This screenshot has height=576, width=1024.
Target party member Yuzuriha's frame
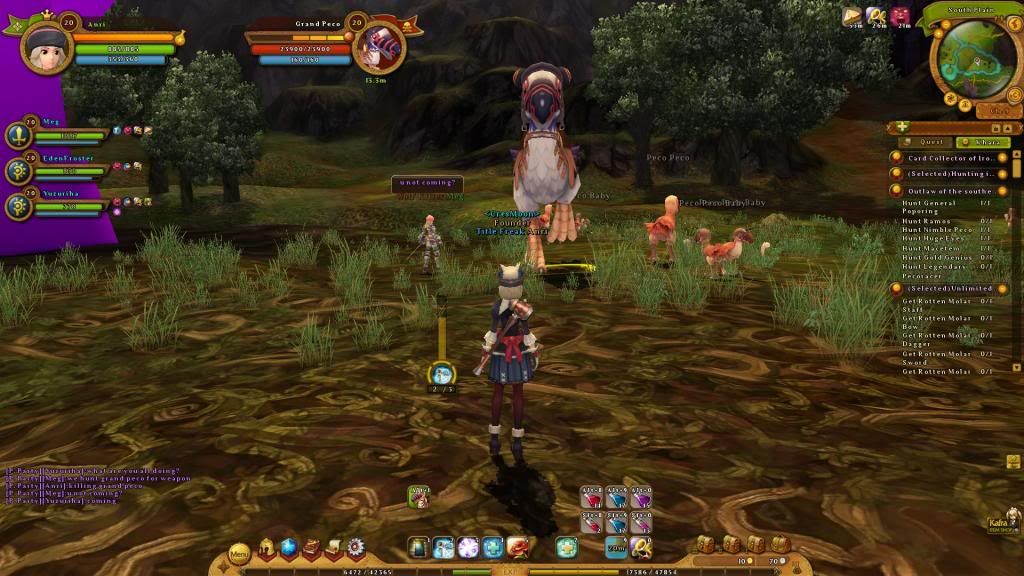(x=58, y=204)
